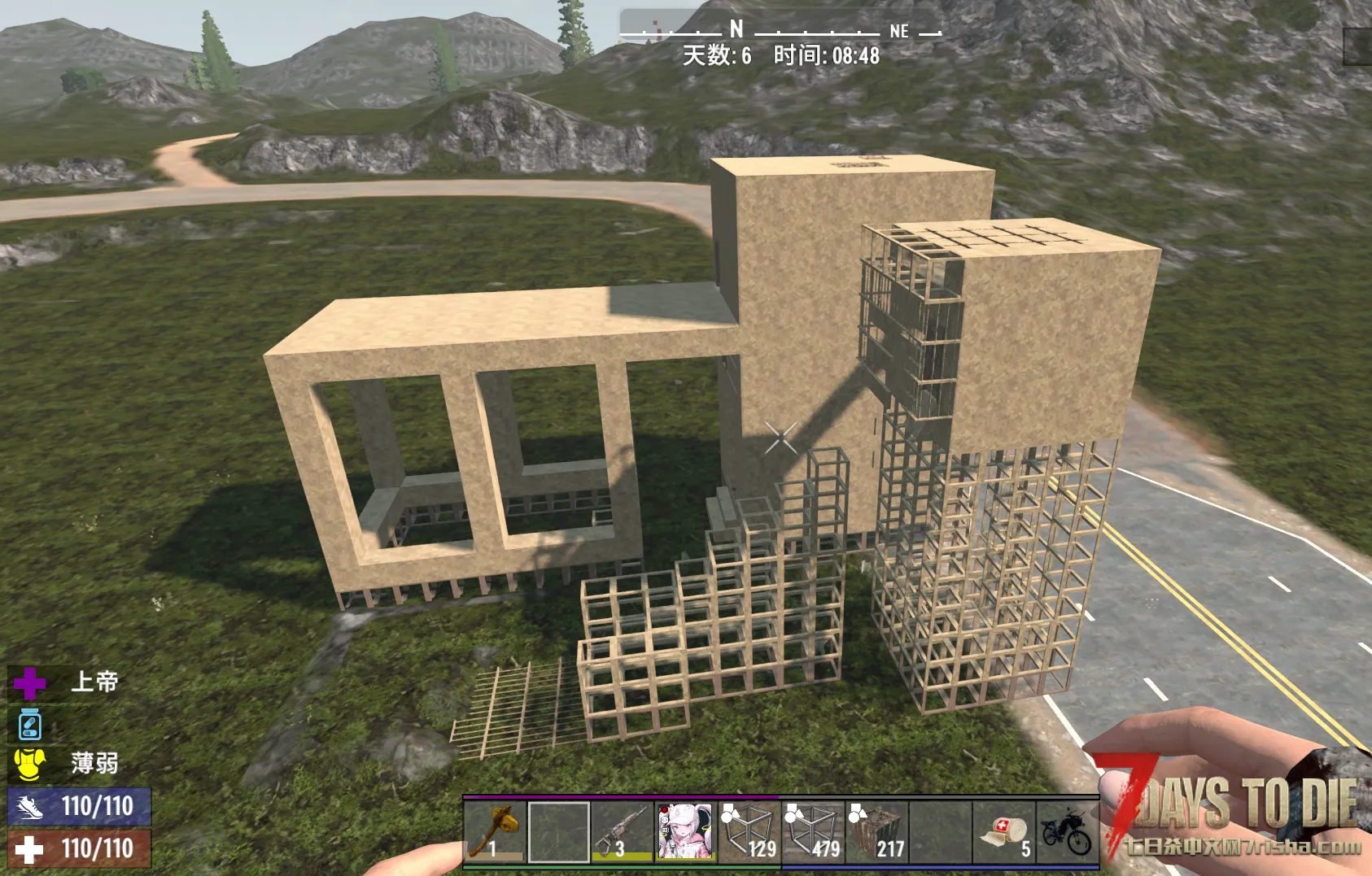Select the frame block stack of 129

[749, 831]
